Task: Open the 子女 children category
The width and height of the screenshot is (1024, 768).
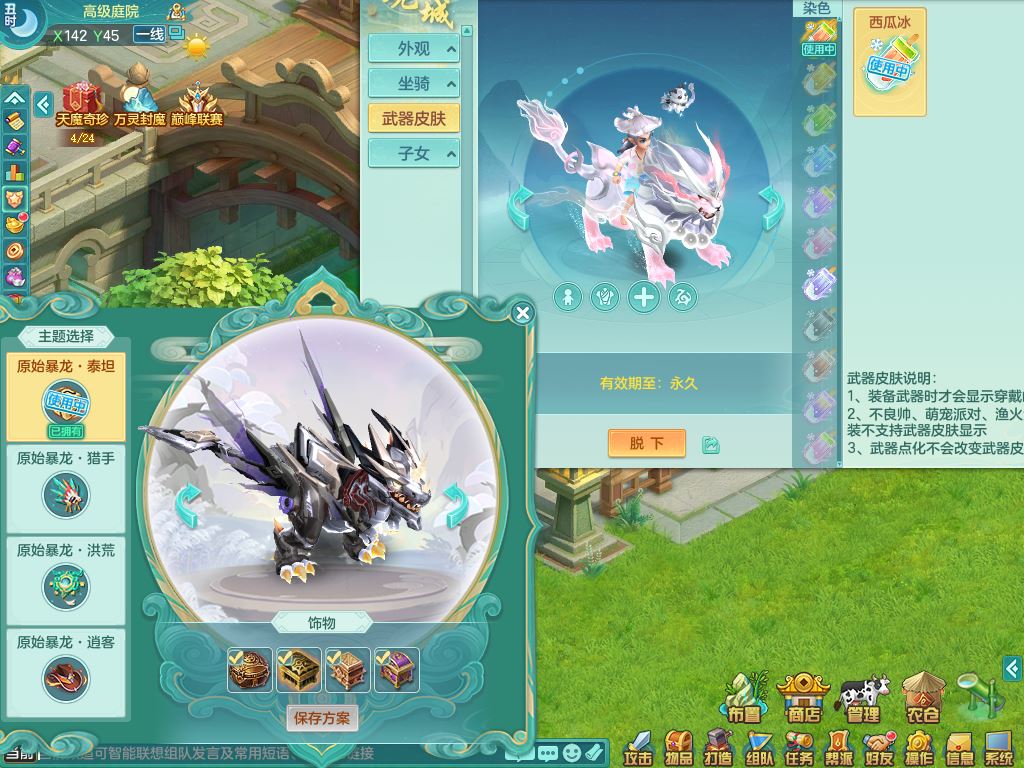Action: [x=414, y=153]
